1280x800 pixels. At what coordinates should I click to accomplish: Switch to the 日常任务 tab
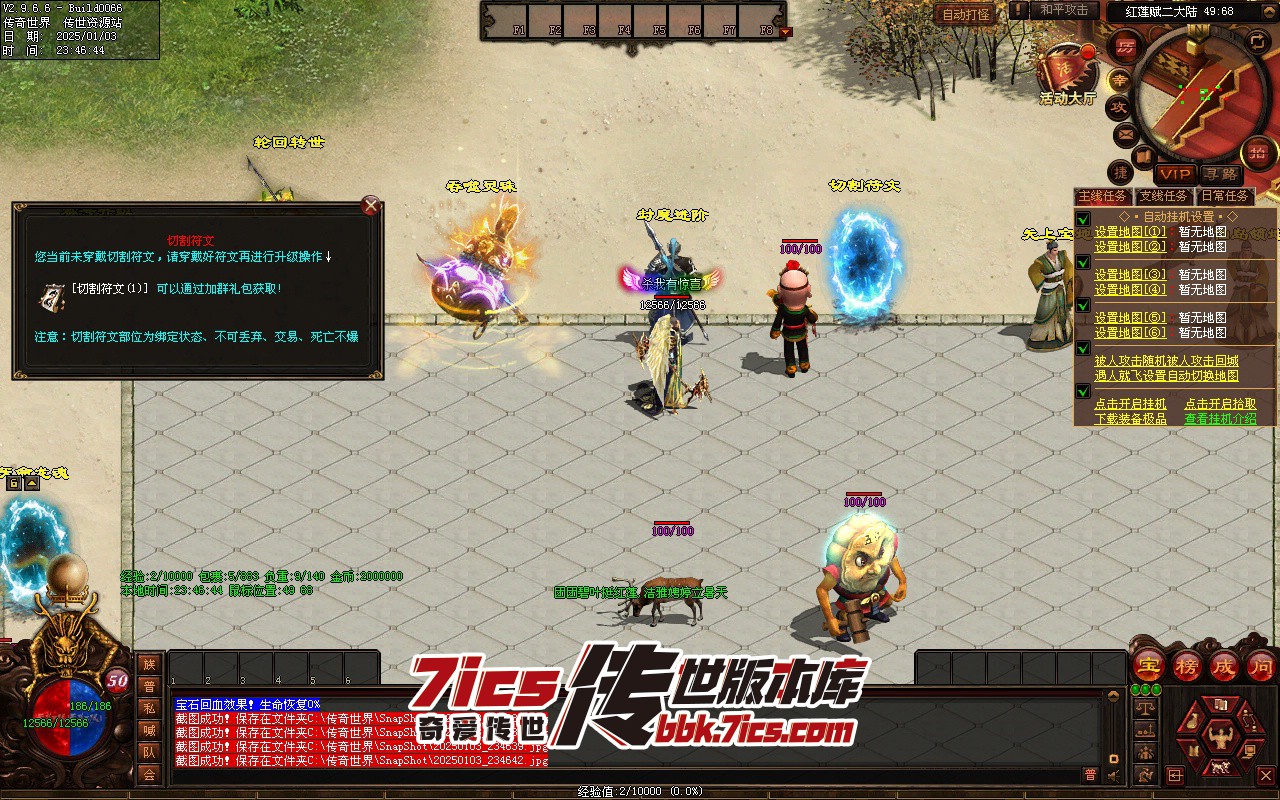click(1225, 196)
